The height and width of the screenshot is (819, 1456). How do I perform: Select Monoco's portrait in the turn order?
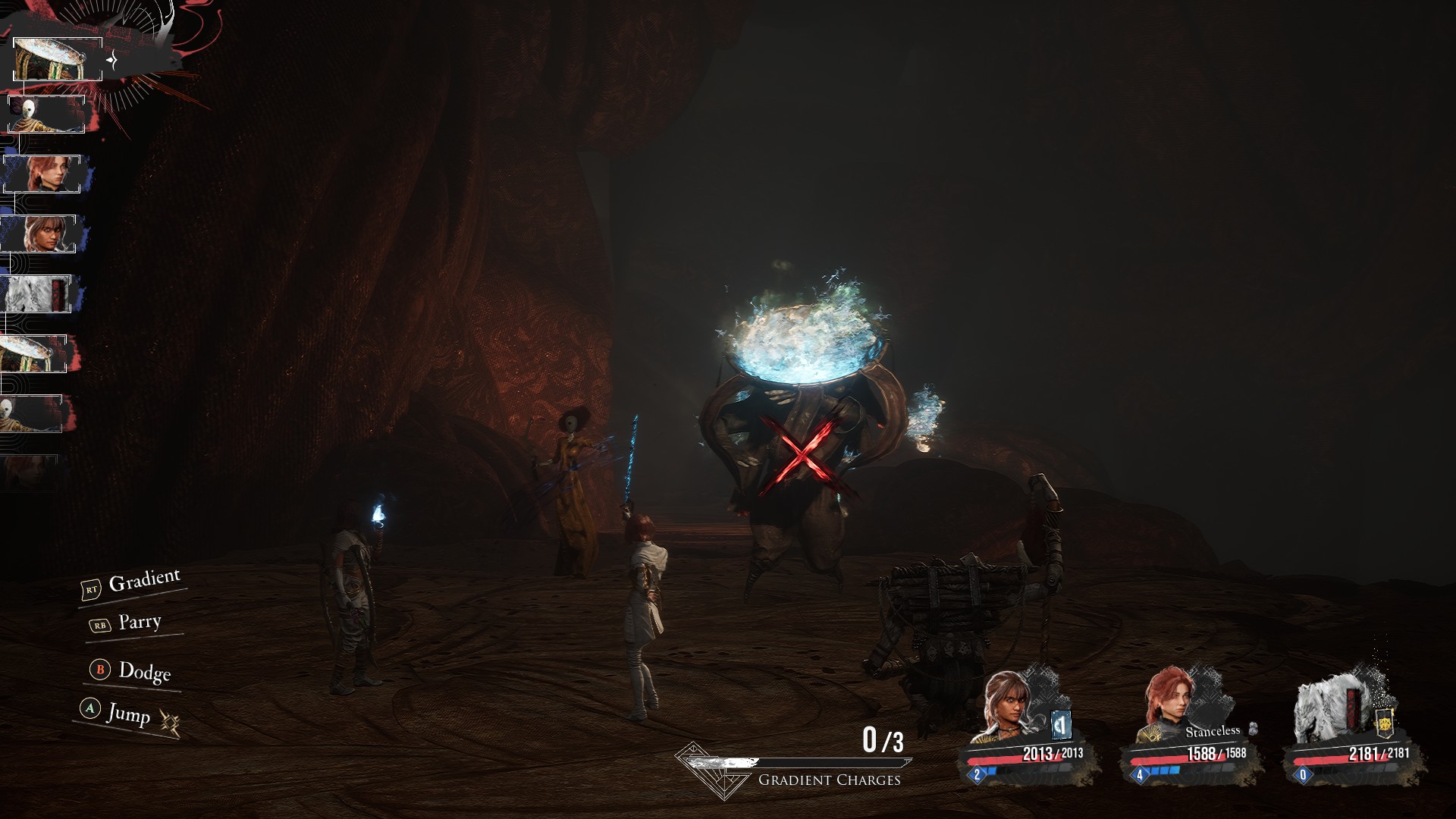pyautogui.click(x=36, y=293)
